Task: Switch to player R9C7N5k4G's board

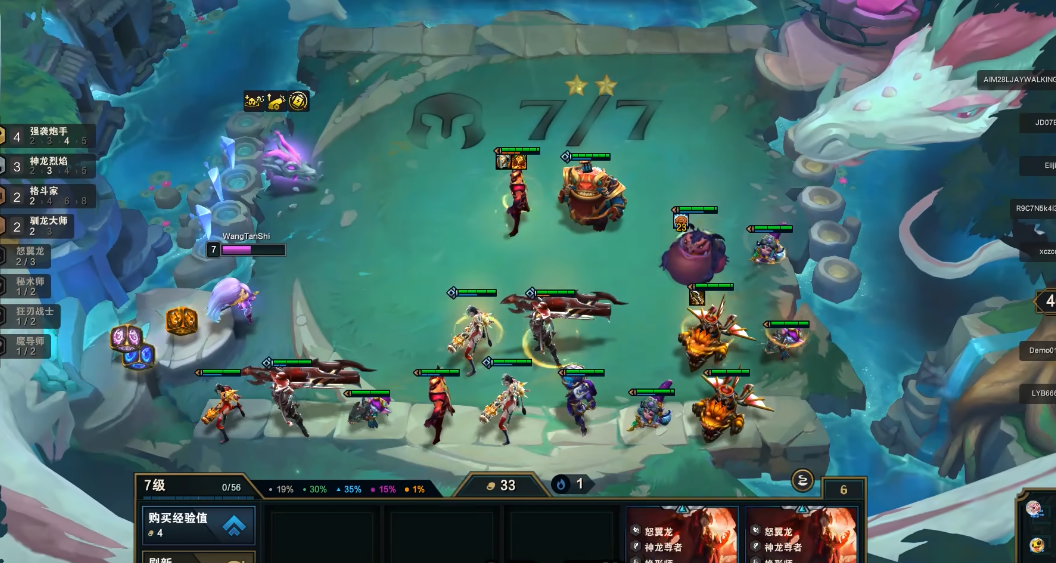Action: point(1030,208)
